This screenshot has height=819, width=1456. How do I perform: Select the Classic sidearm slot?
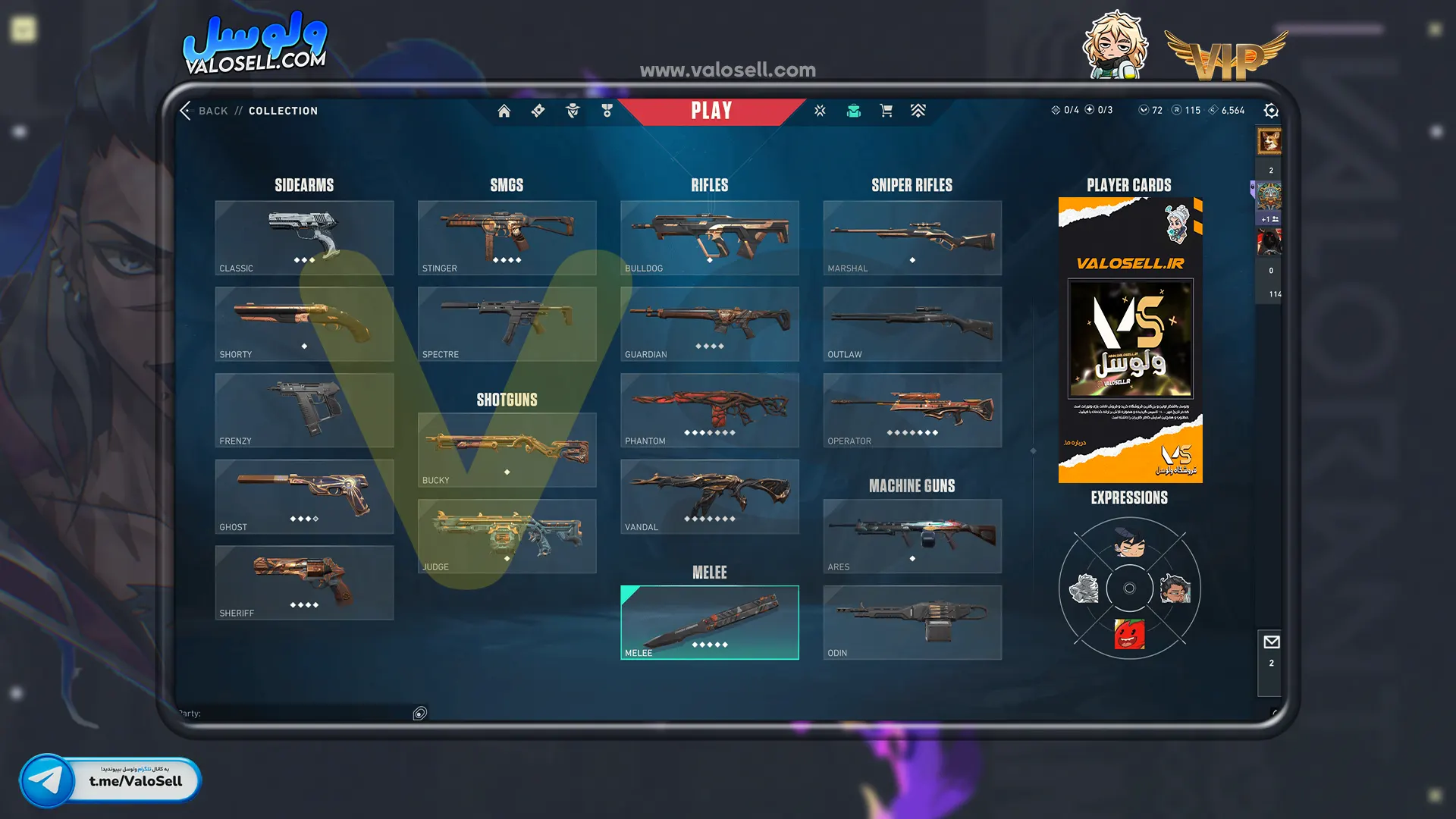pyautogui.click(x=304, y=237)
